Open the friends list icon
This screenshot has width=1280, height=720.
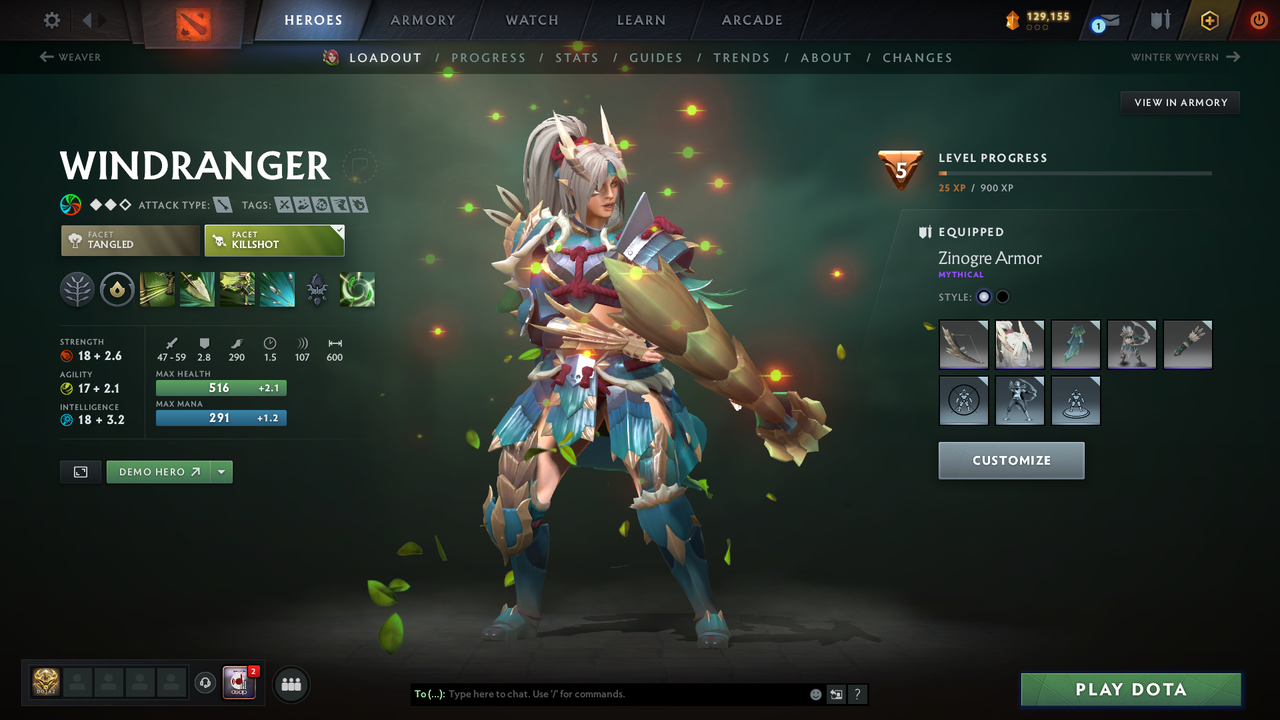(289, 684)
